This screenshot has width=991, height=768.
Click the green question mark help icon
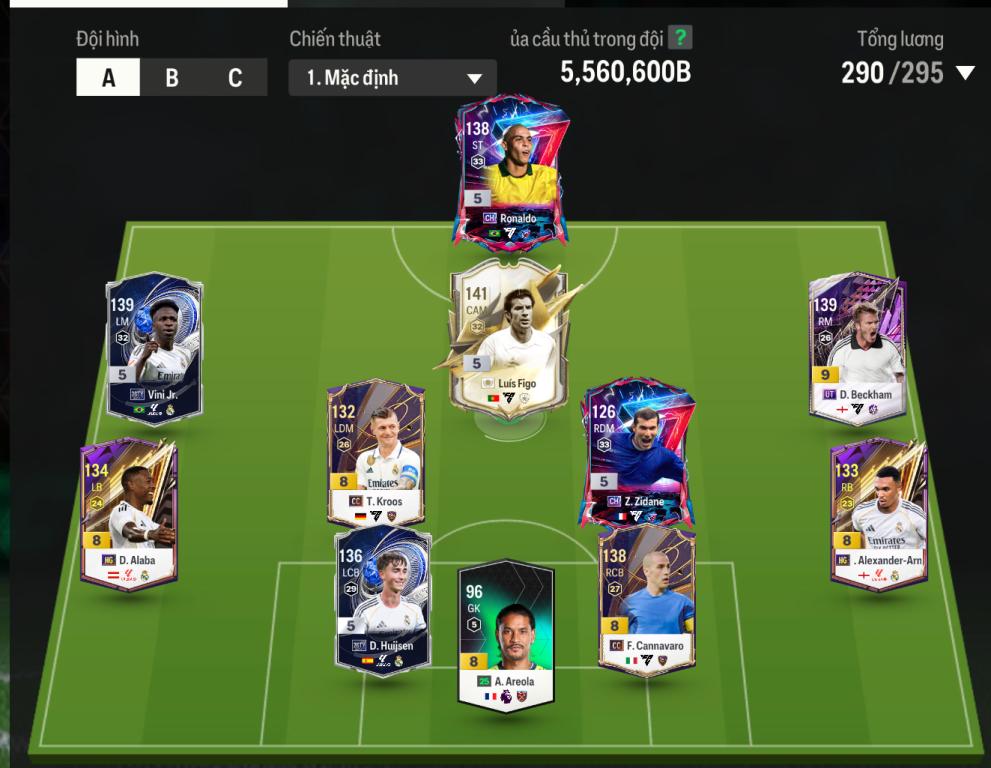pyautogui.click(x=680, y=38)
